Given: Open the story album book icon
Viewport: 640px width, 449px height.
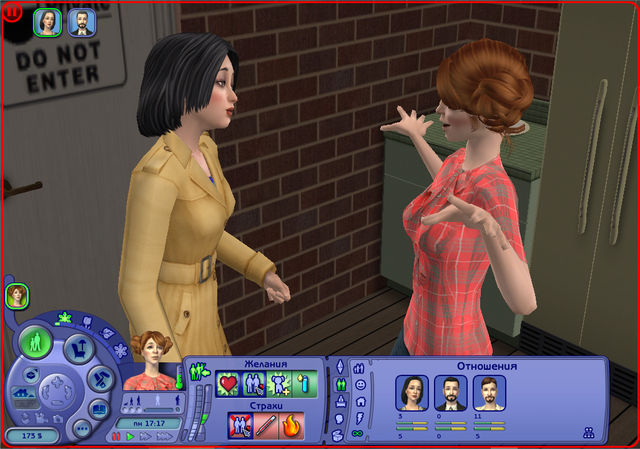Looking at the screenshot, I should [x=100, y=408].
